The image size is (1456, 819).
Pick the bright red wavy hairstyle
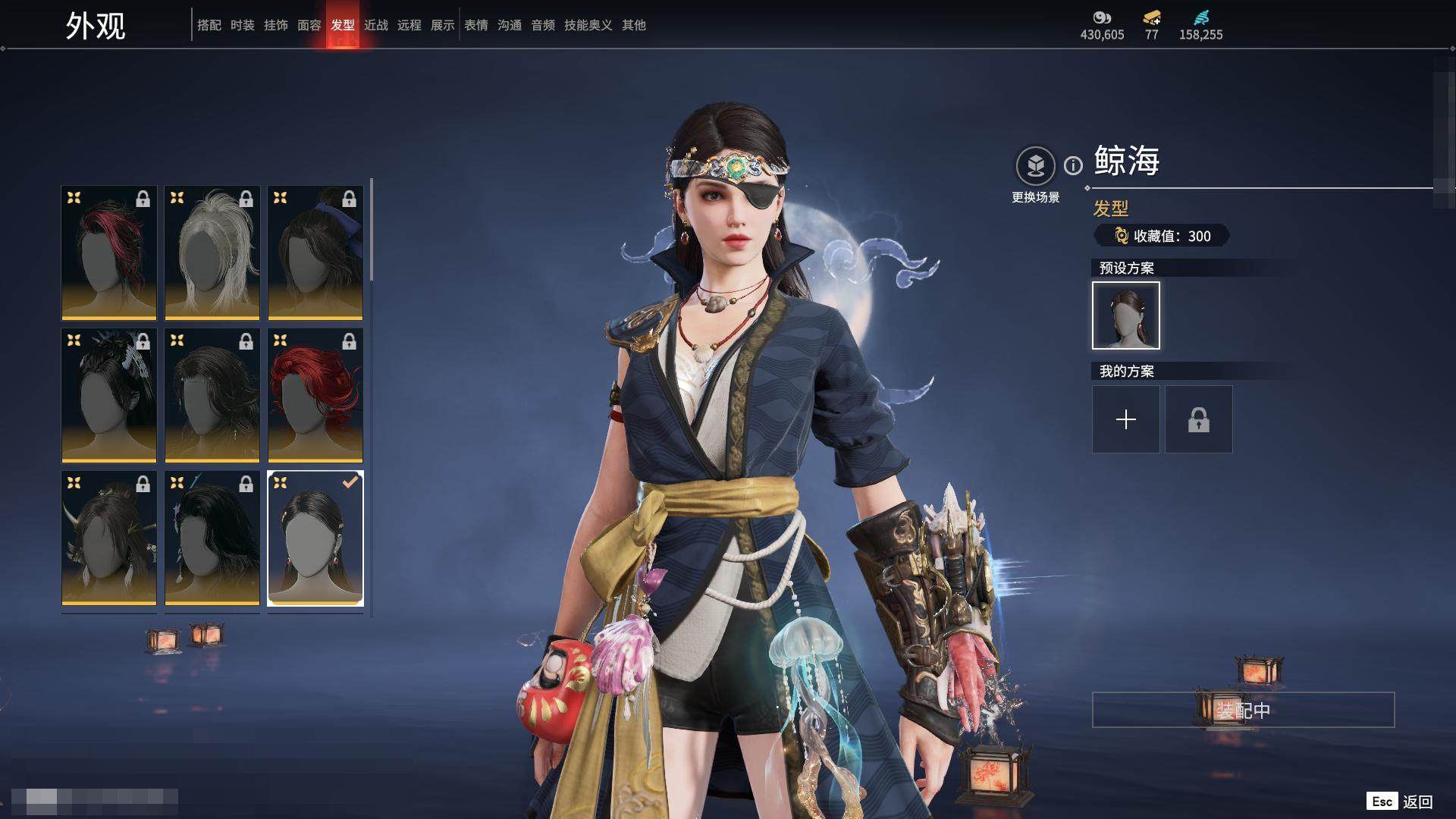315,395
